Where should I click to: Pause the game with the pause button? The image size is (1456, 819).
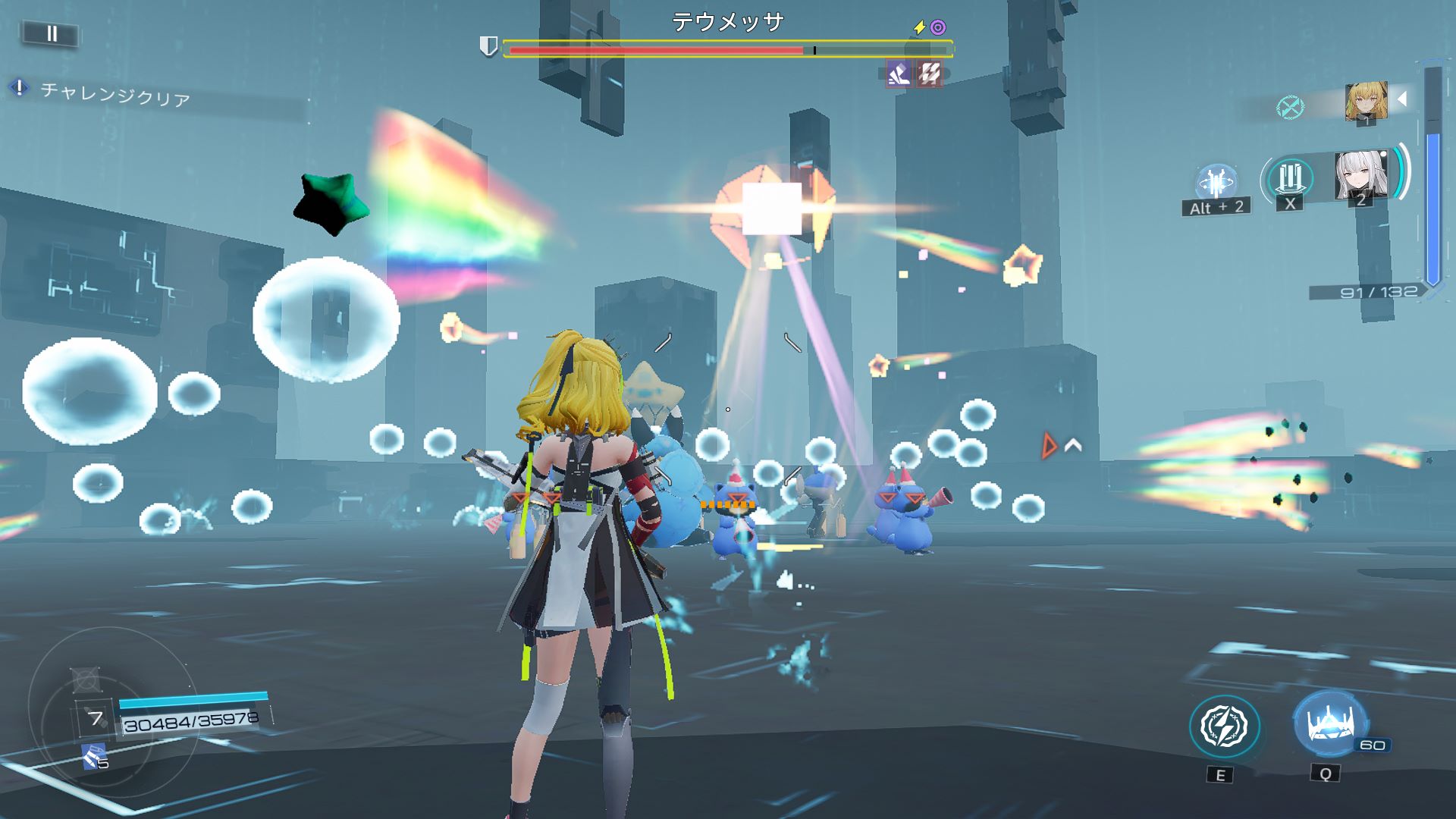pos(52,33)
